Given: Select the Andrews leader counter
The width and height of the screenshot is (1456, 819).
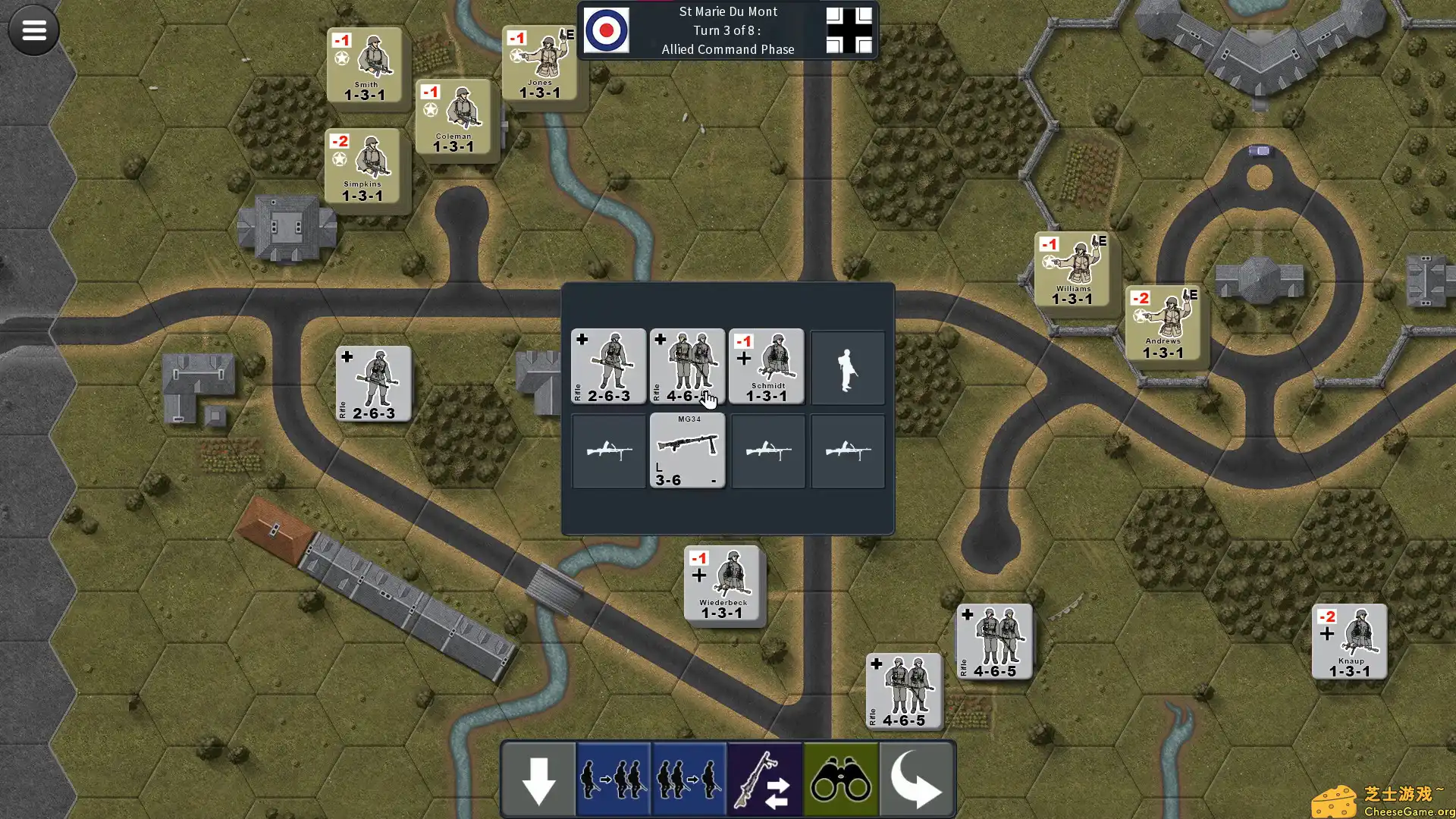Looking at the screenshot, I should click(1163, 323).
